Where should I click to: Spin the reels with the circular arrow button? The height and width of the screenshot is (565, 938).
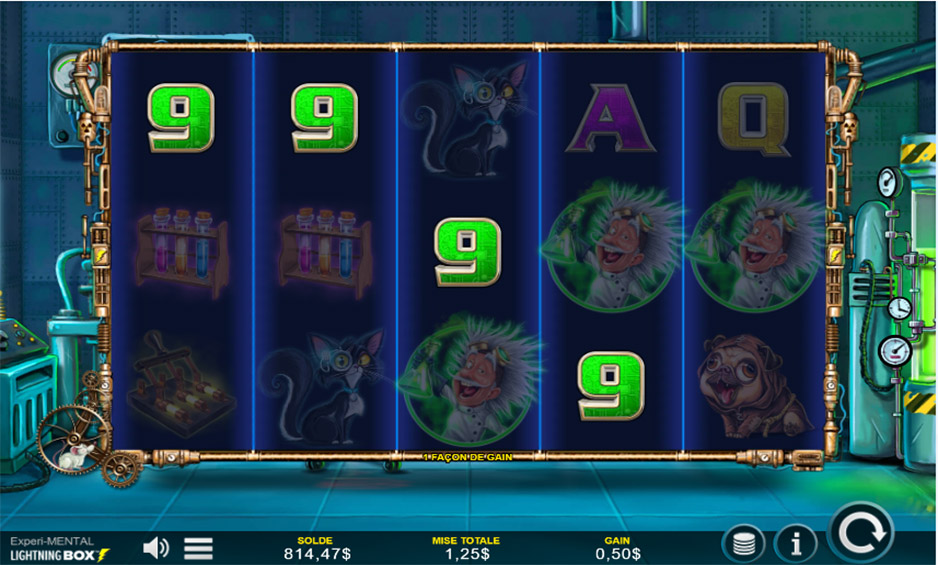tap(864, 533)
